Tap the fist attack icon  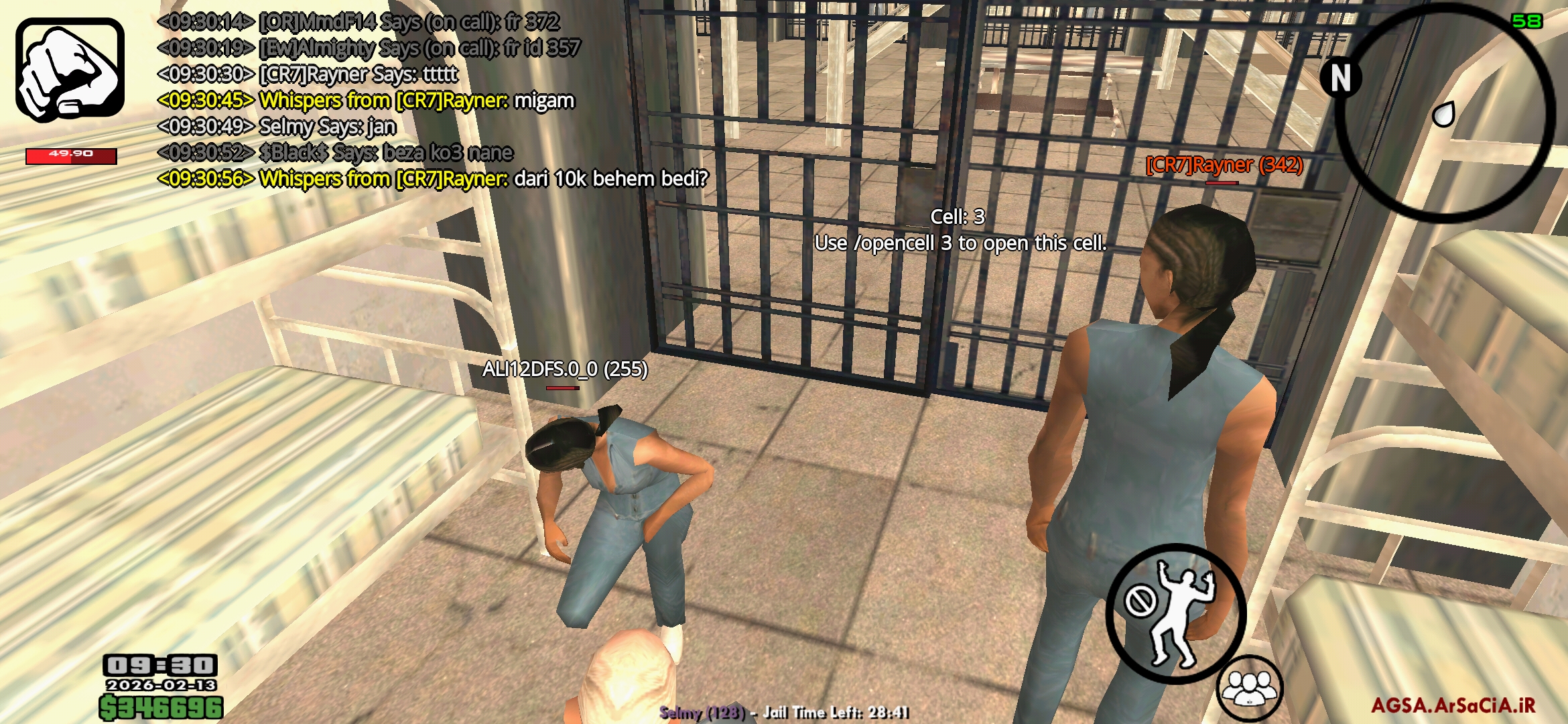click(x=70, y=67)
